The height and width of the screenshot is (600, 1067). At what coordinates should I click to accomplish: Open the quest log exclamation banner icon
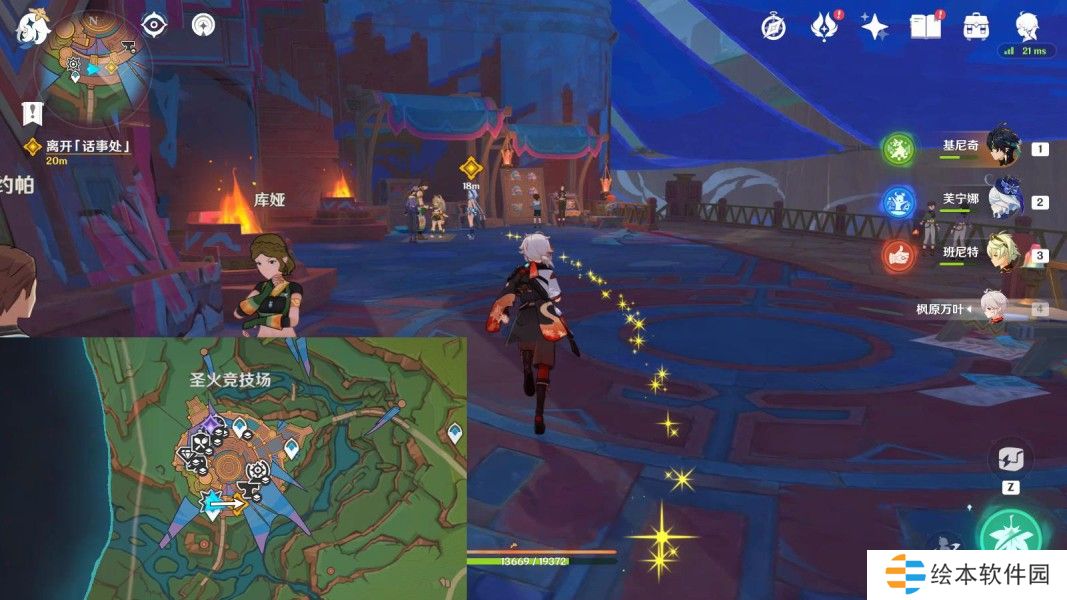tap(34, 112)
